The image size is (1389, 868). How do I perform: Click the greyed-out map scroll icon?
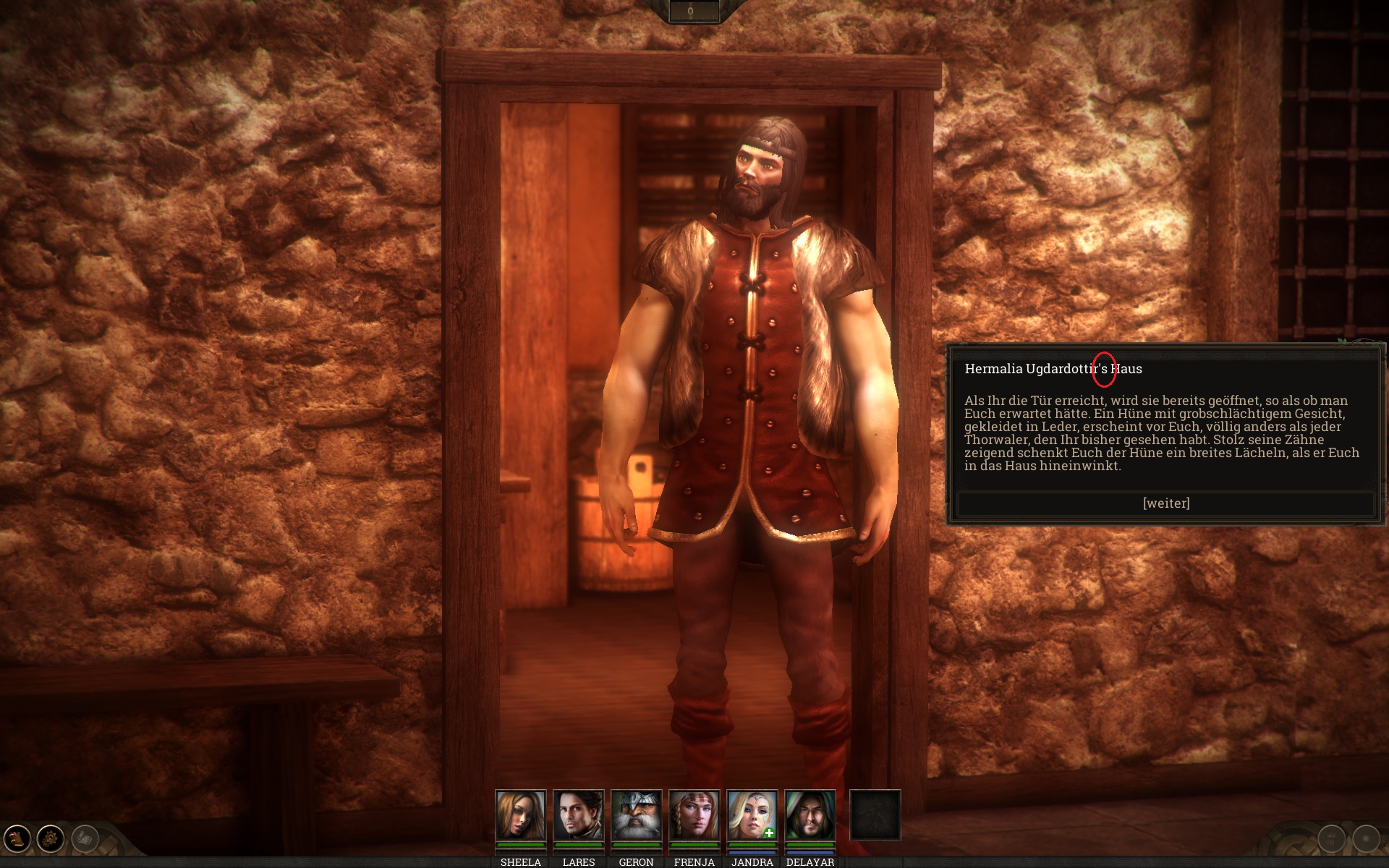[x=85, y=839]
